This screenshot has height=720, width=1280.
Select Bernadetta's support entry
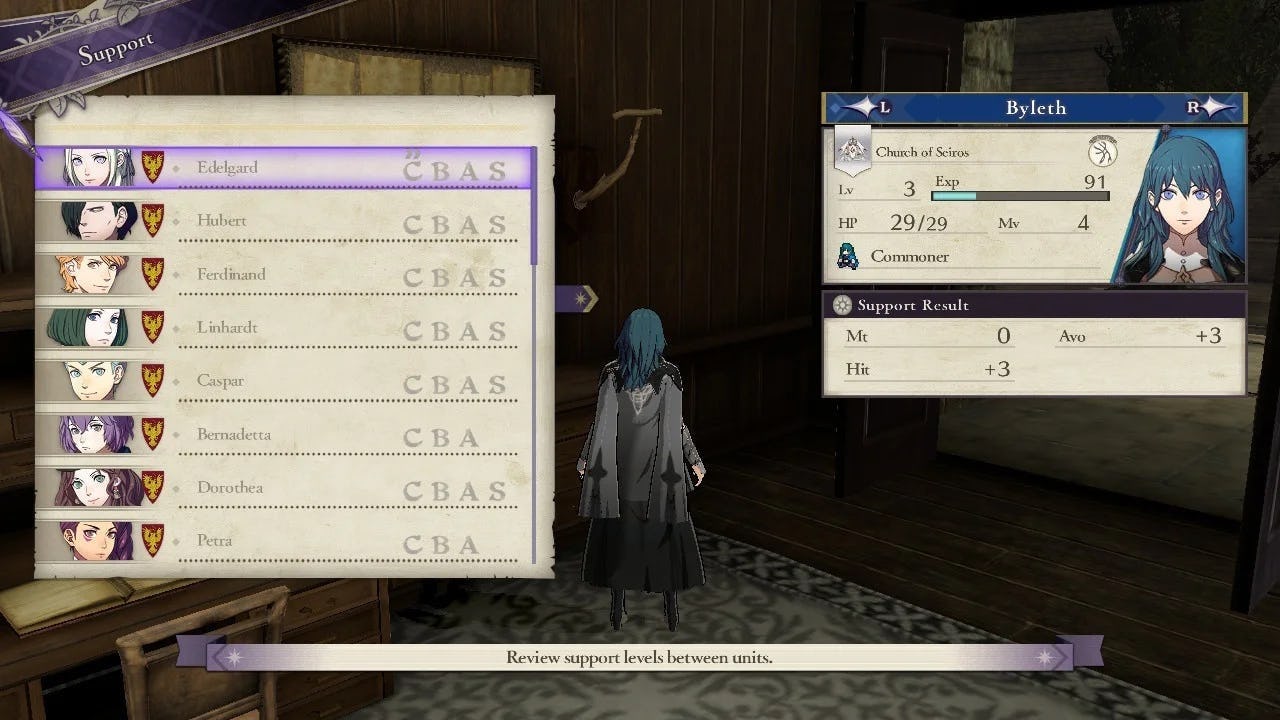284,435
